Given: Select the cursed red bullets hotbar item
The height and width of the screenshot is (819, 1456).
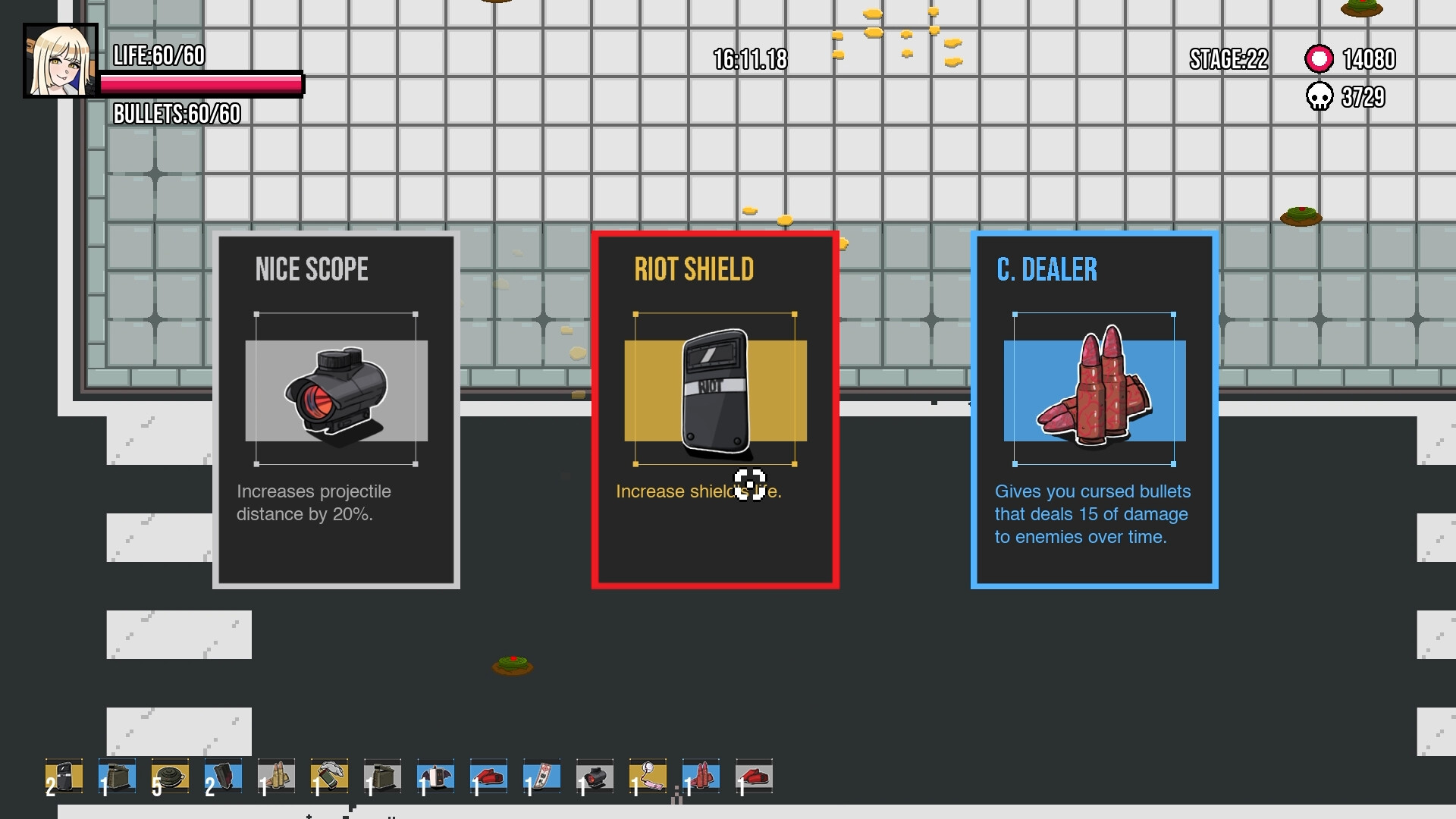Looking at the screenshot, I should click(x=701, y=777).
